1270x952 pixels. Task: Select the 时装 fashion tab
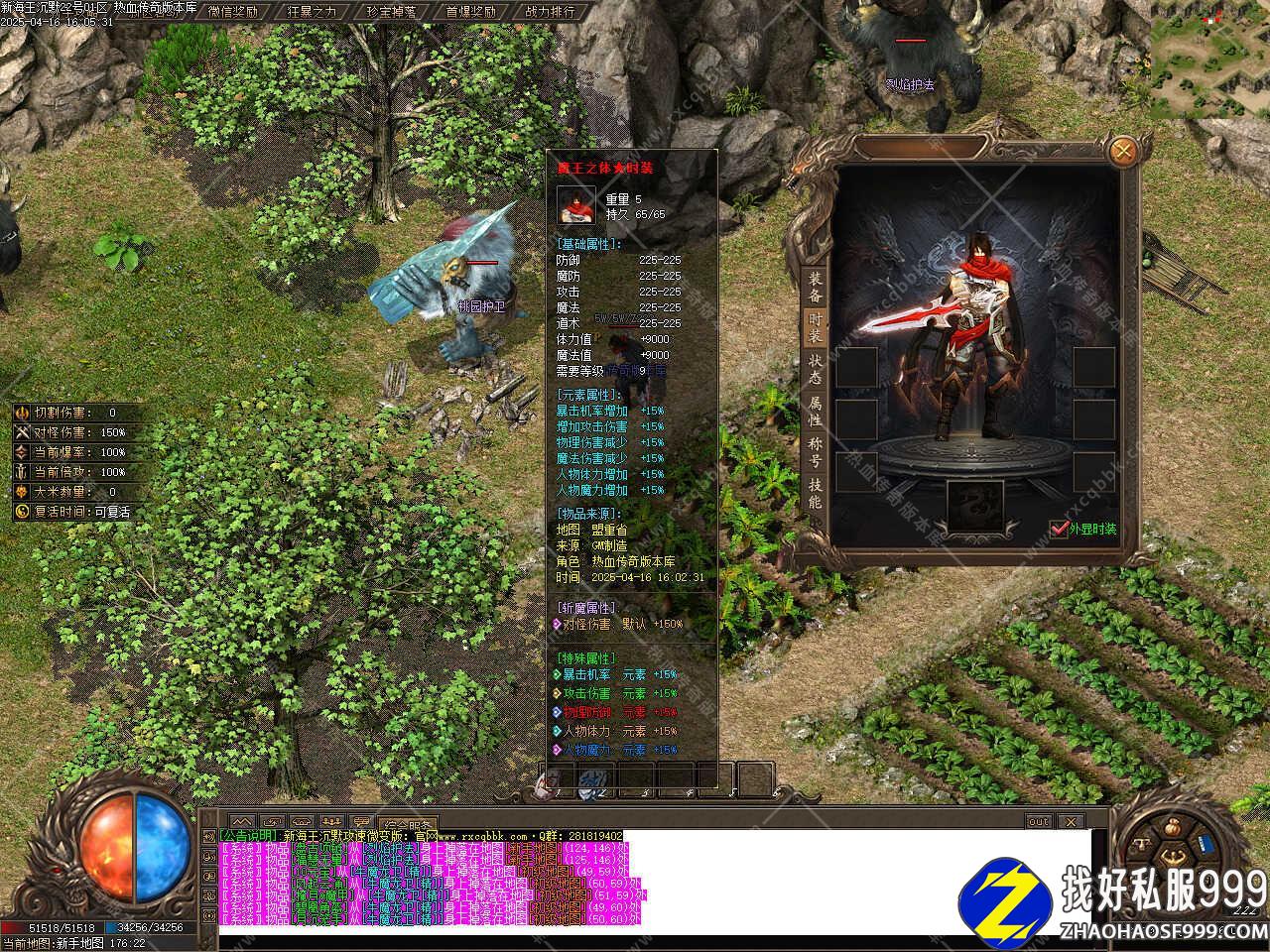click(x=814, y=328)
